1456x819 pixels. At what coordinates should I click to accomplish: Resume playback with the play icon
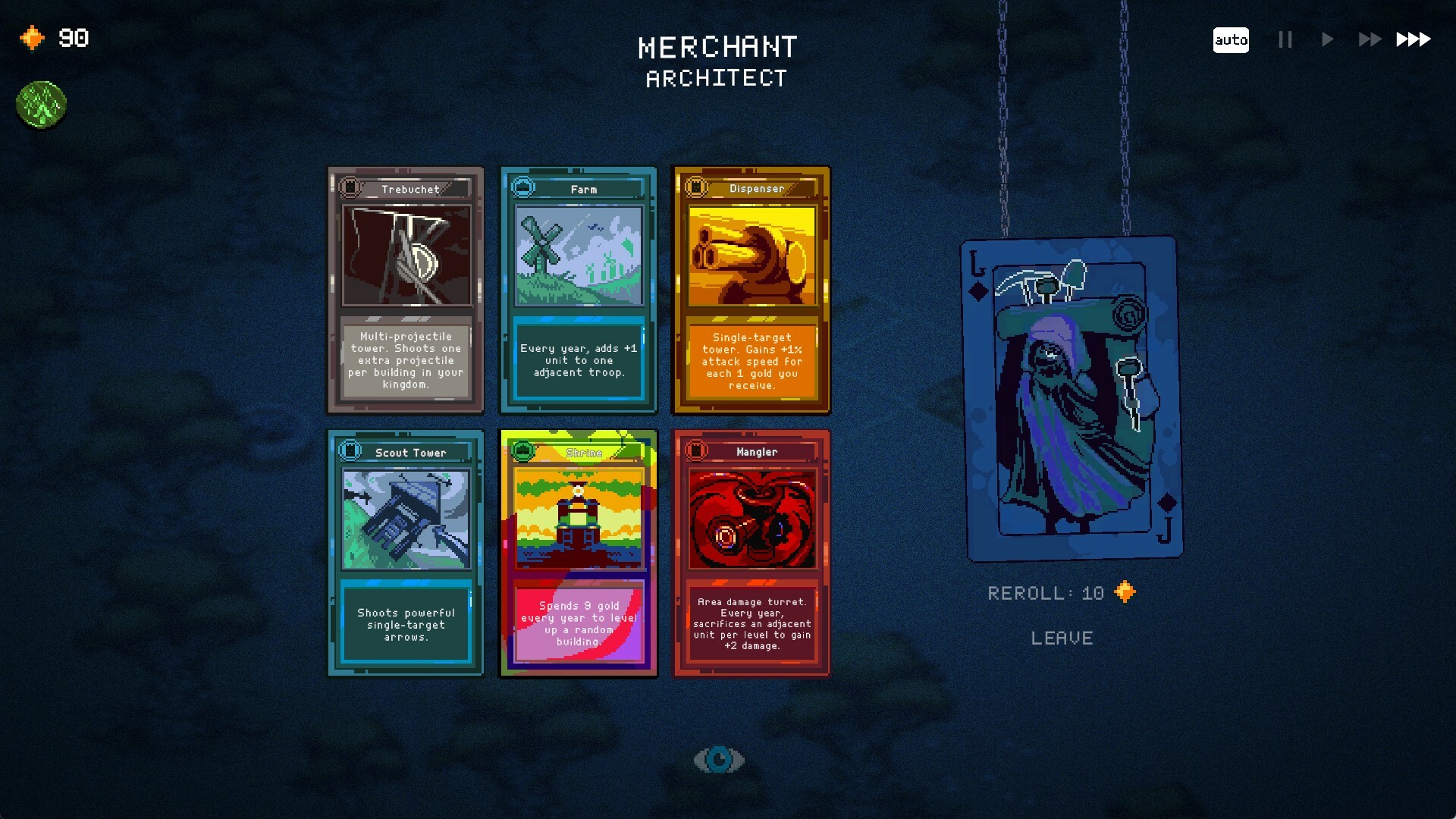click(1326, 40)
